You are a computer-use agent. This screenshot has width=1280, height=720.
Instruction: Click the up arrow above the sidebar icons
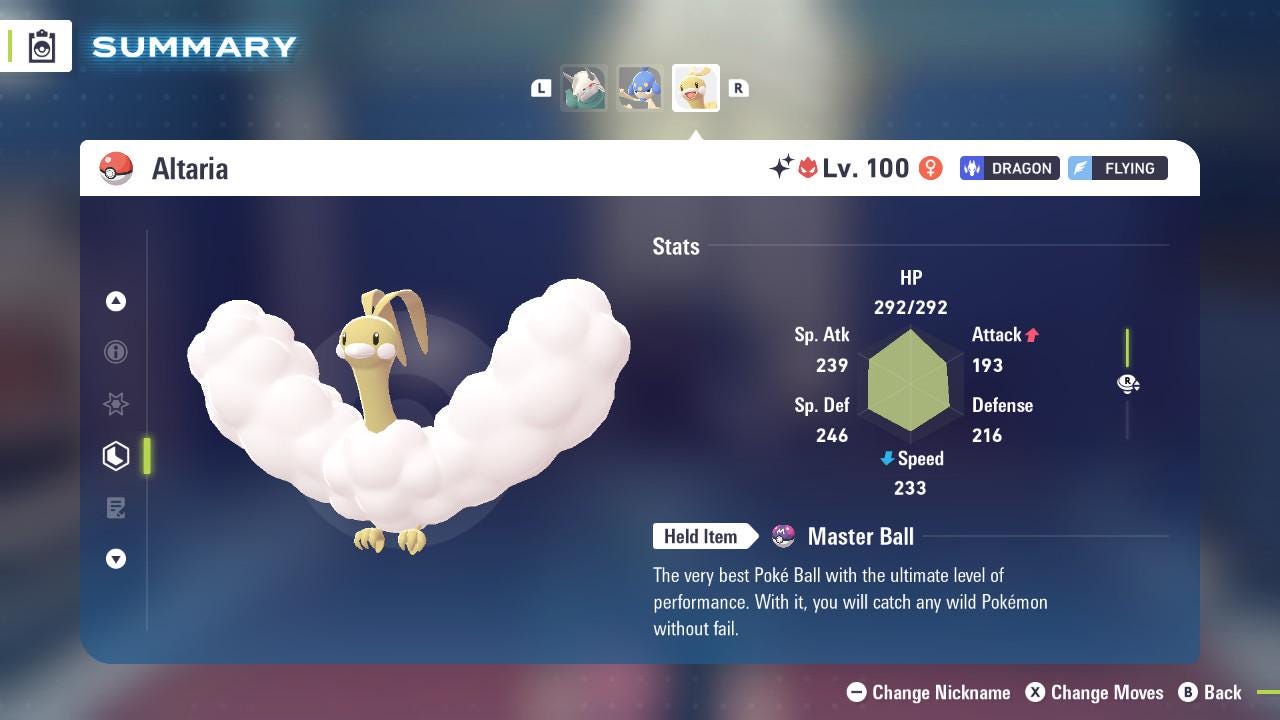pos(116,300)
